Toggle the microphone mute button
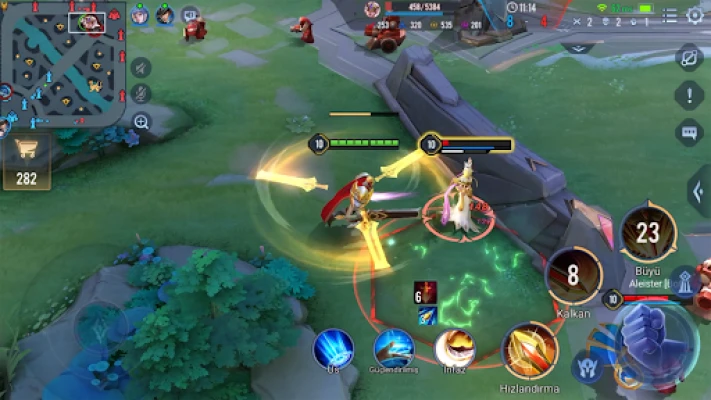Screen dimensions: 711x400 [141, 94]
